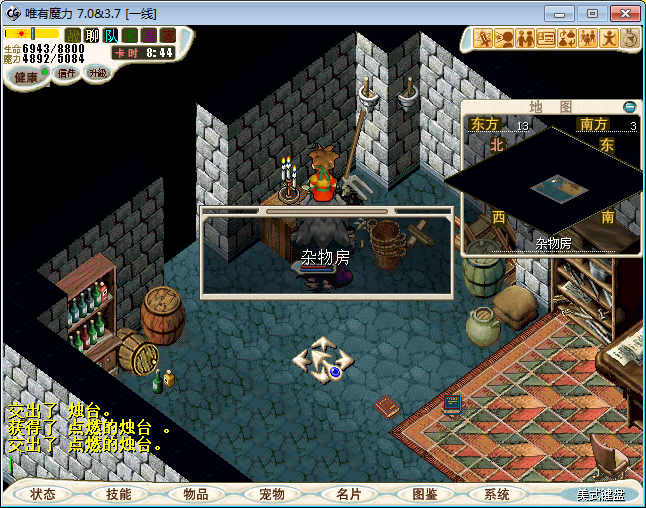Open the 物品 items menu

195,494
